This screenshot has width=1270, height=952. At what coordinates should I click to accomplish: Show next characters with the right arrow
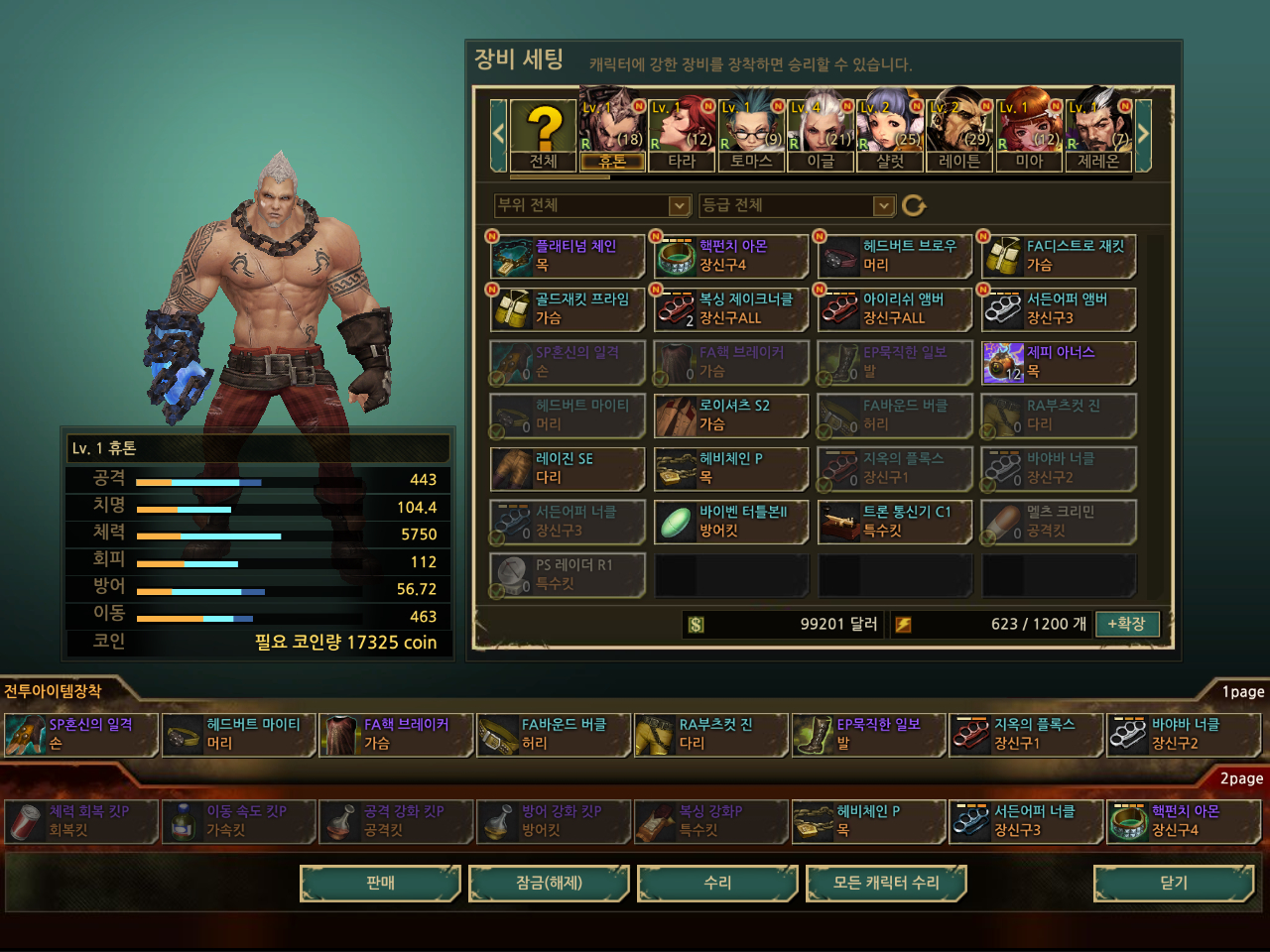(x=1143, y=134)
